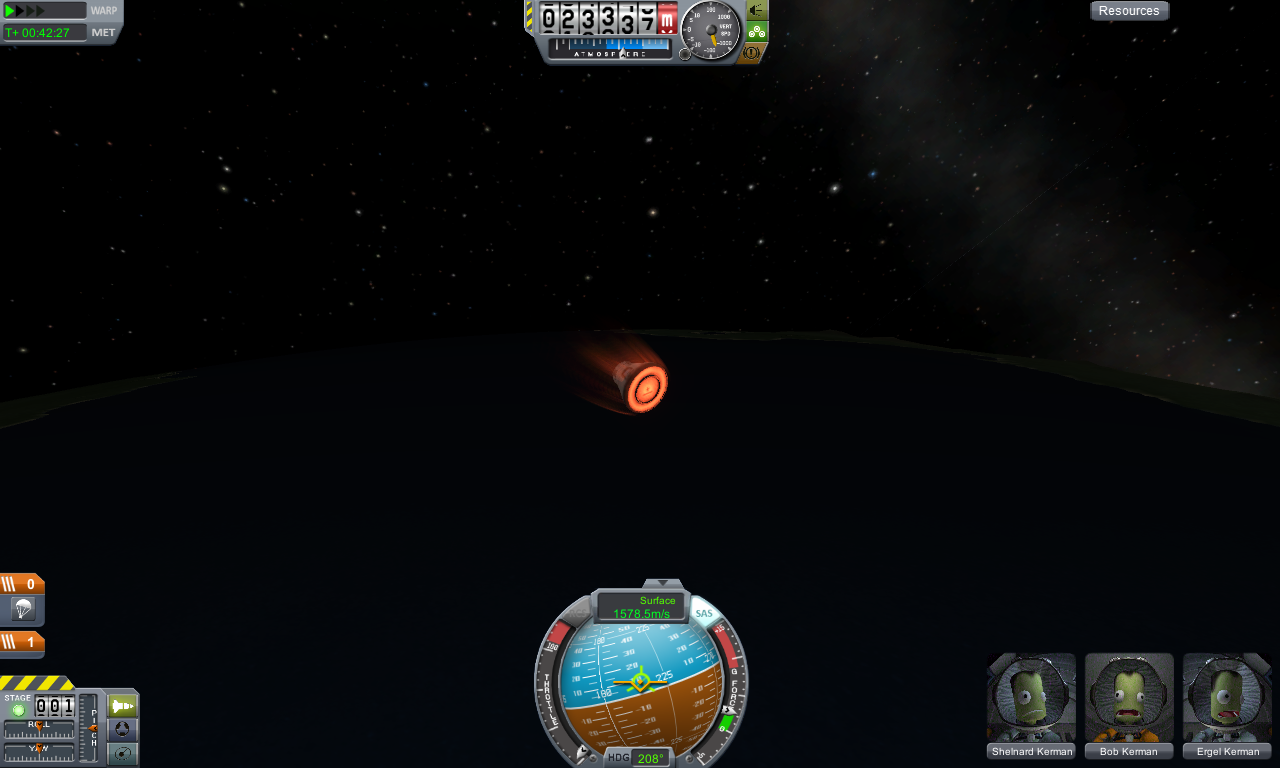
Task: Select the parachute icon in stage 0
Action: tap(22, 609)
